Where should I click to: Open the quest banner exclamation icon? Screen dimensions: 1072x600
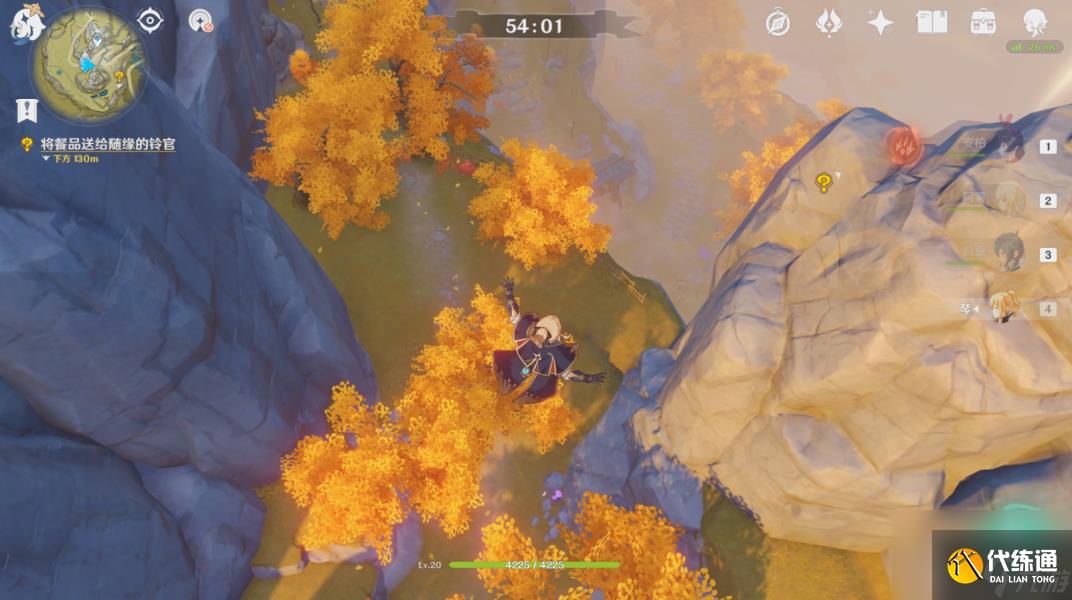point(26,109)
